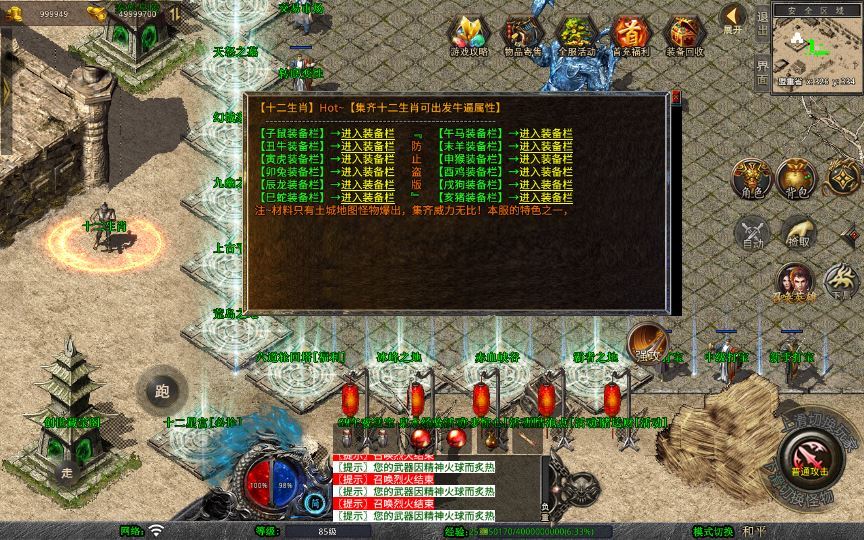Enter the 子鼠 (Rat) equipment slot link
Viewport: 864px width, 540px height.
tap(367, 133)
